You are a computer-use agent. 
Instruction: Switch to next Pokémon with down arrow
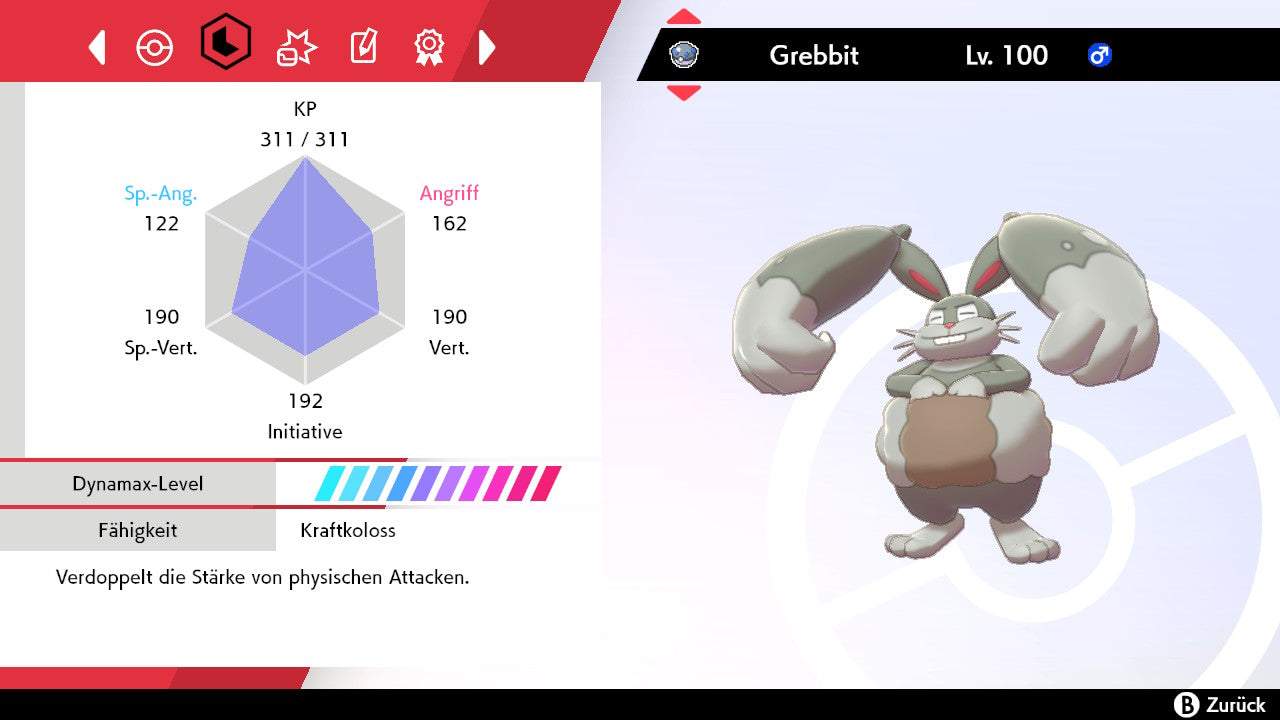(x=684, y=93)
